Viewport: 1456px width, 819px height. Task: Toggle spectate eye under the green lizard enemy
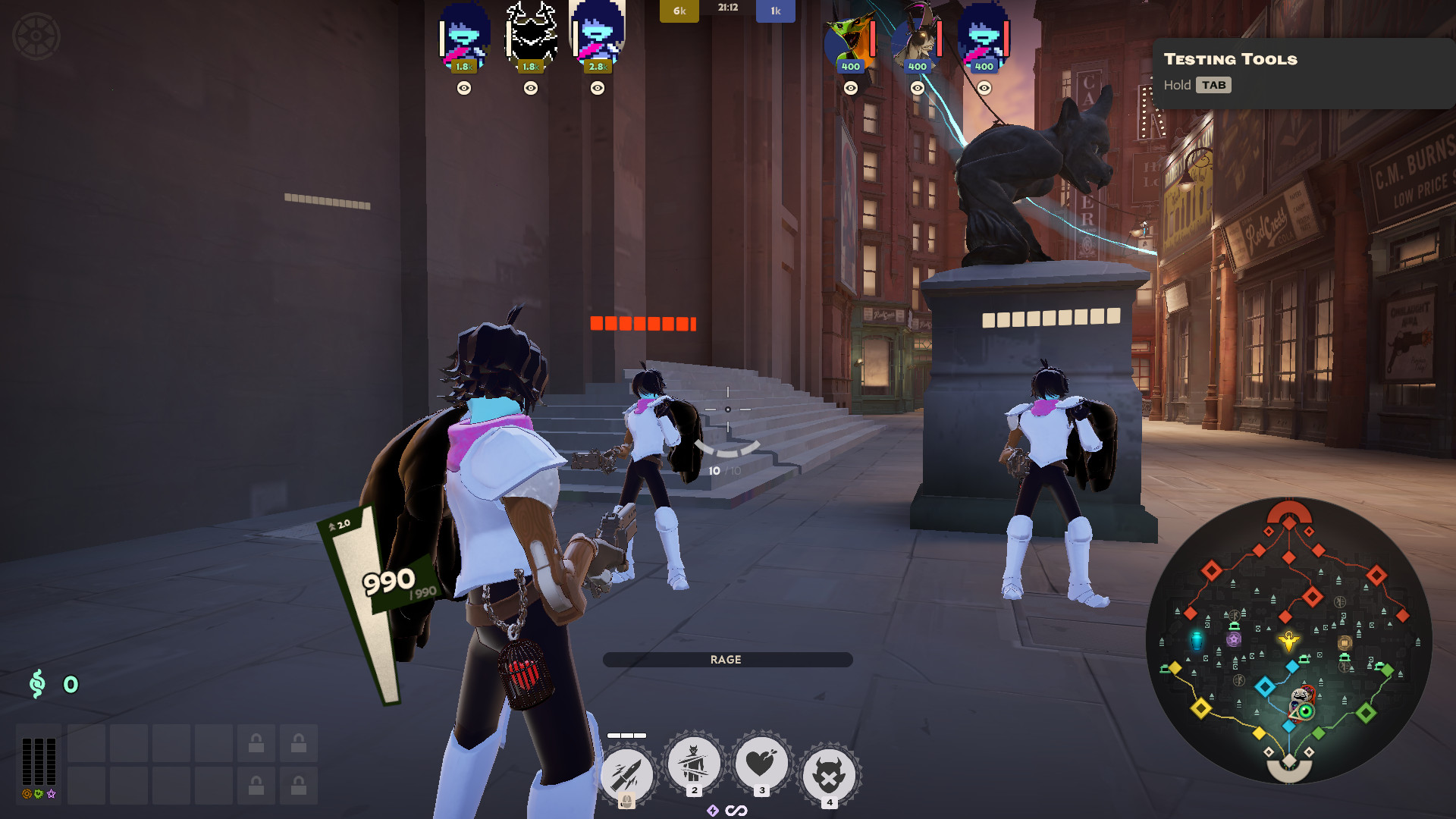pos(851,89)
